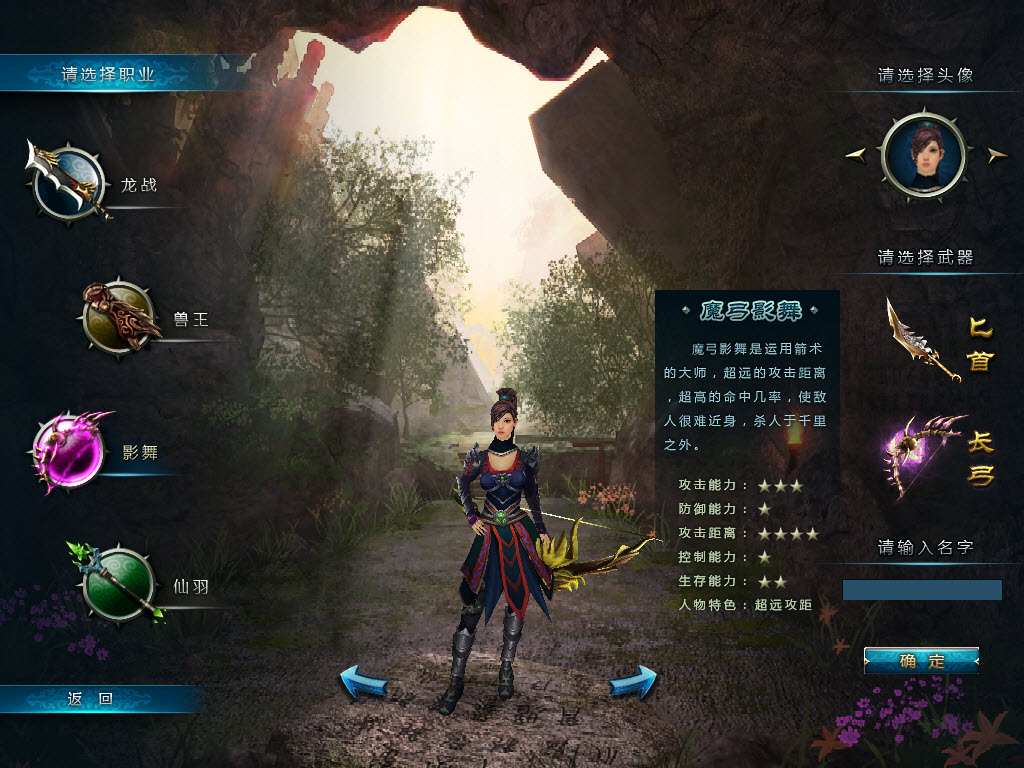Choose the 匕首 dagger weapon

[924, 342]
